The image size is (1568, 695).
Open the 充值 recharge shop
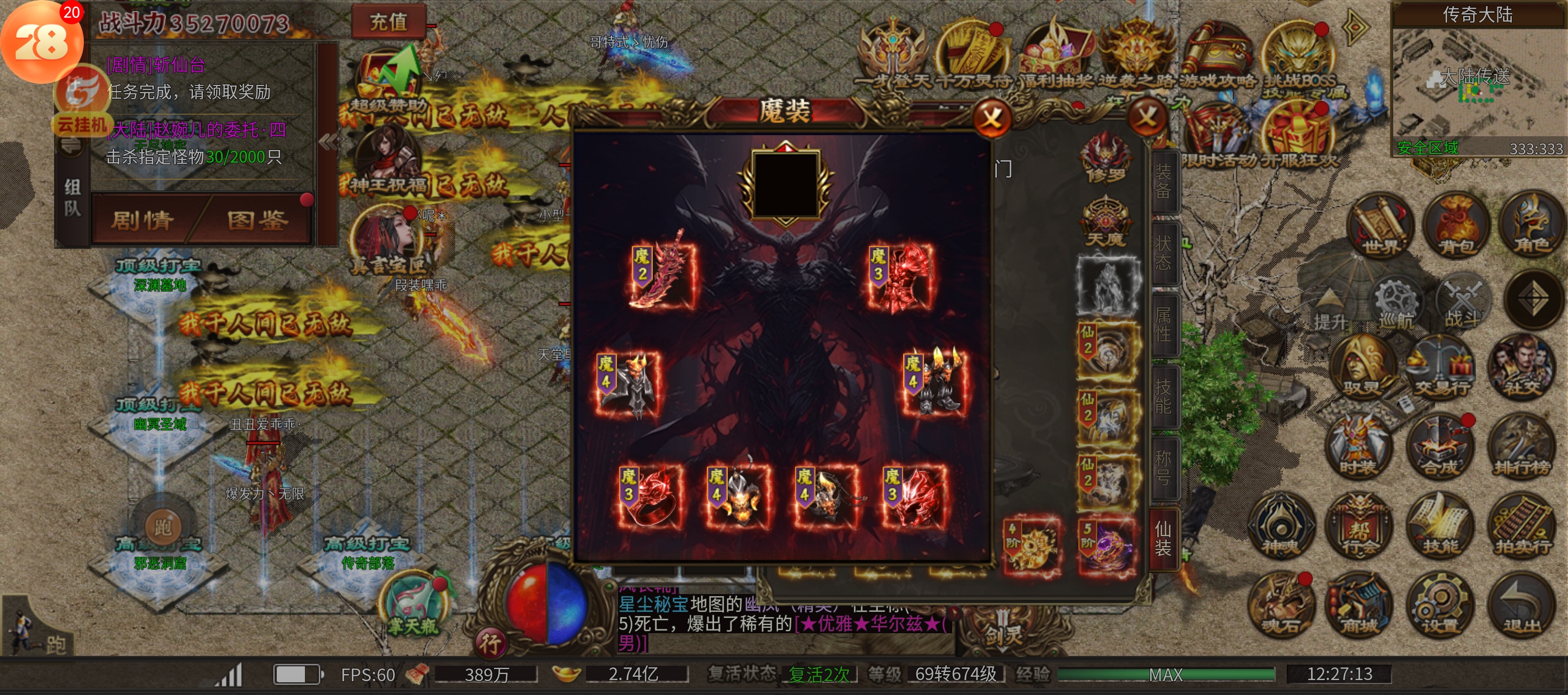tap(388, 22)
